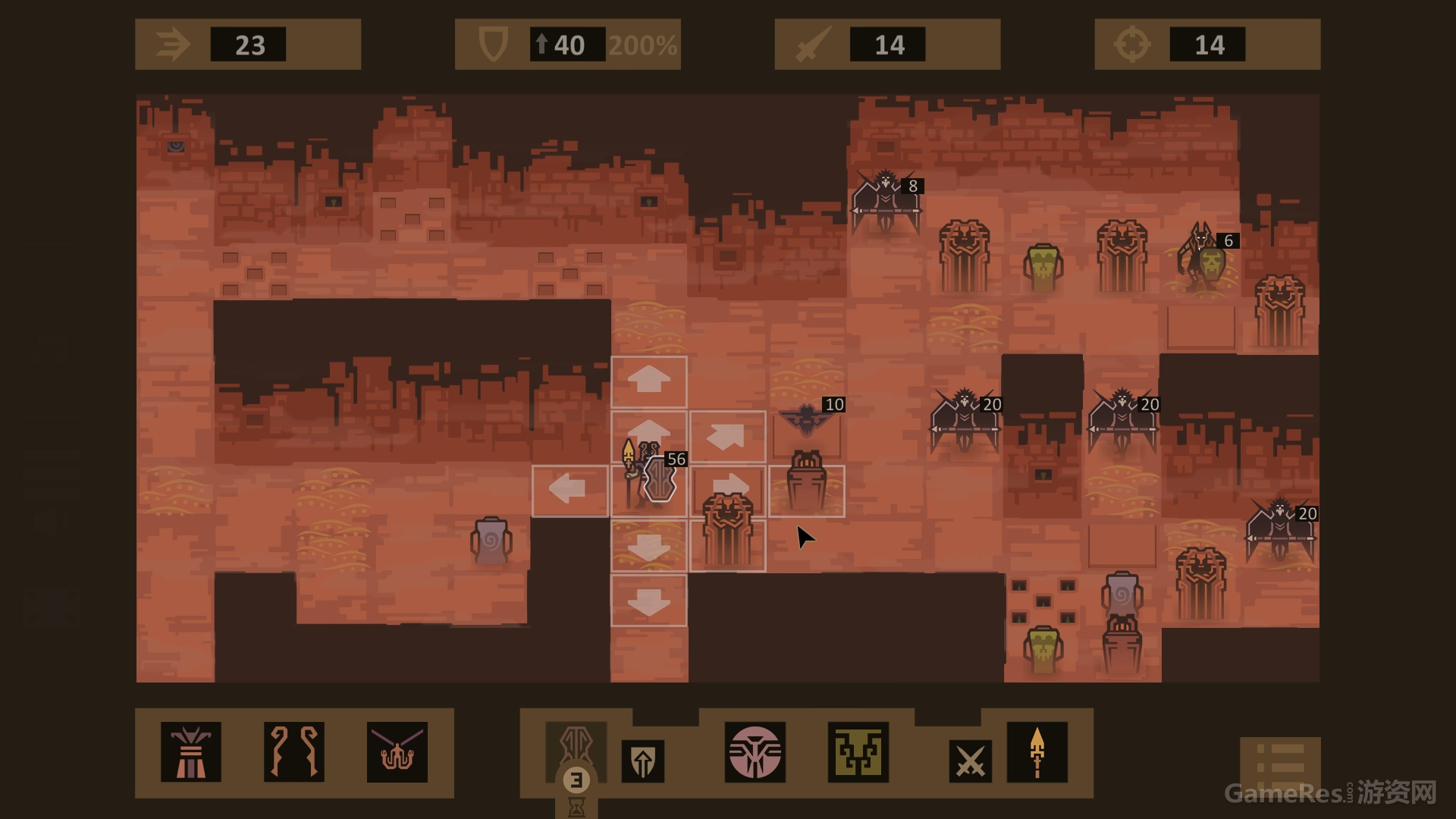
Task: Select the golden spear weapon icon
Action: click(1037, 752)
